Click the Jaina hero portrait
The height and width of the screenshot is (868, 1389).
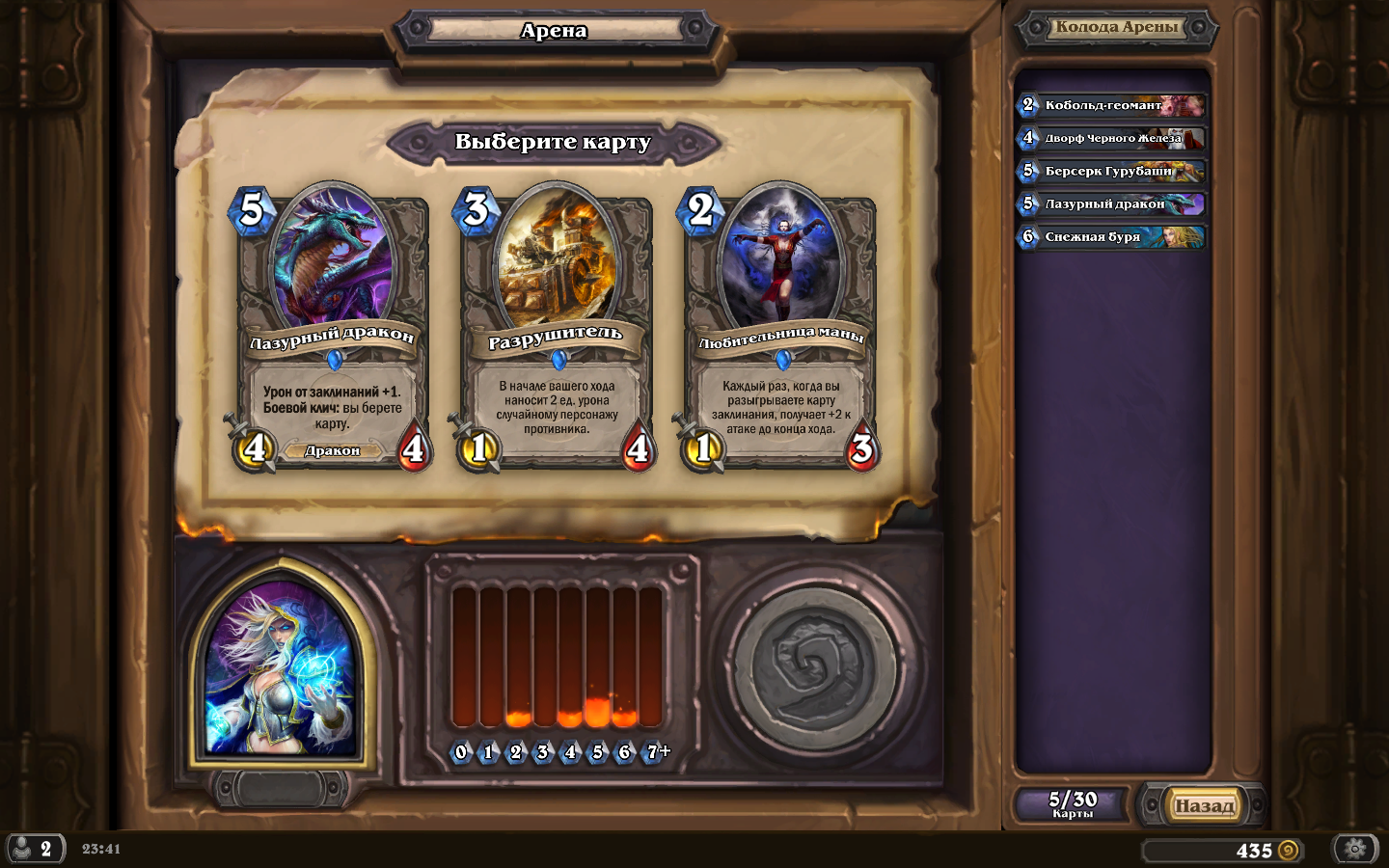[x=281, y=670]
